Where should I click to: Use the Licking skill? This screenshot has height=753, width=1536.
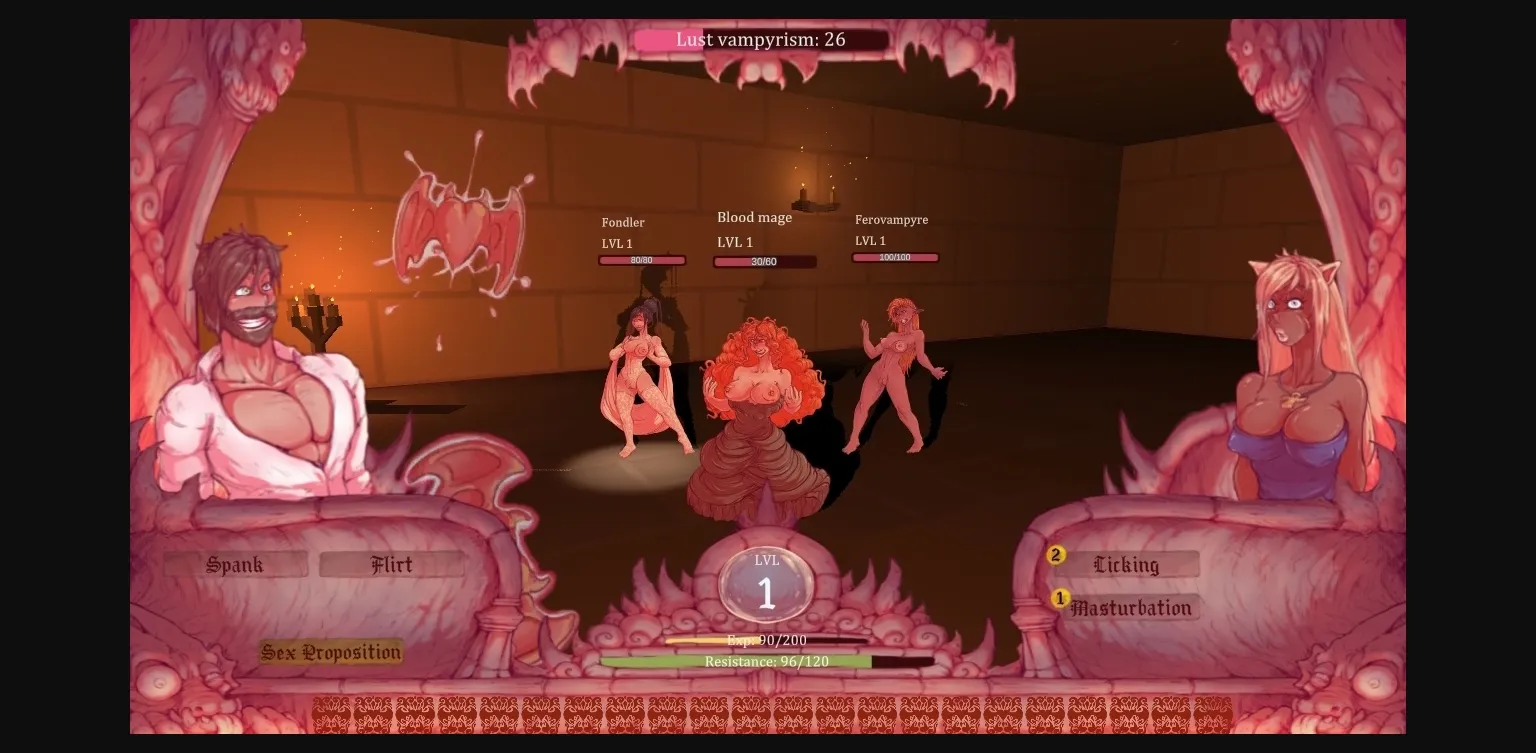[x=1128, y=564]
